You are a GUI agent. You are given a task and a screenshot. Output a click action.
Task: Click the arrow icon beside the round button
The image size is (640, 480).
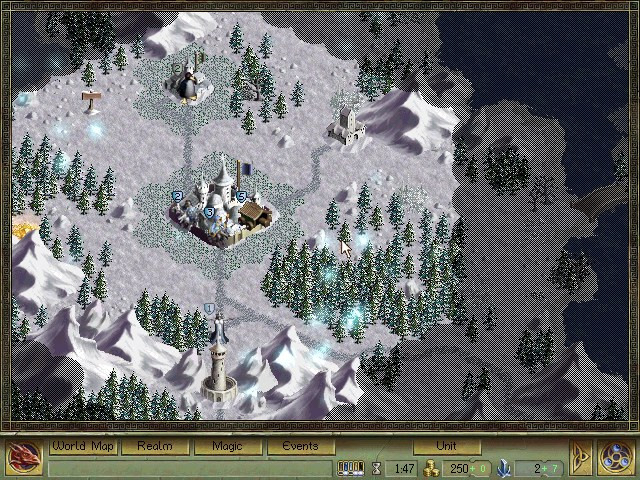pos(581,457)
